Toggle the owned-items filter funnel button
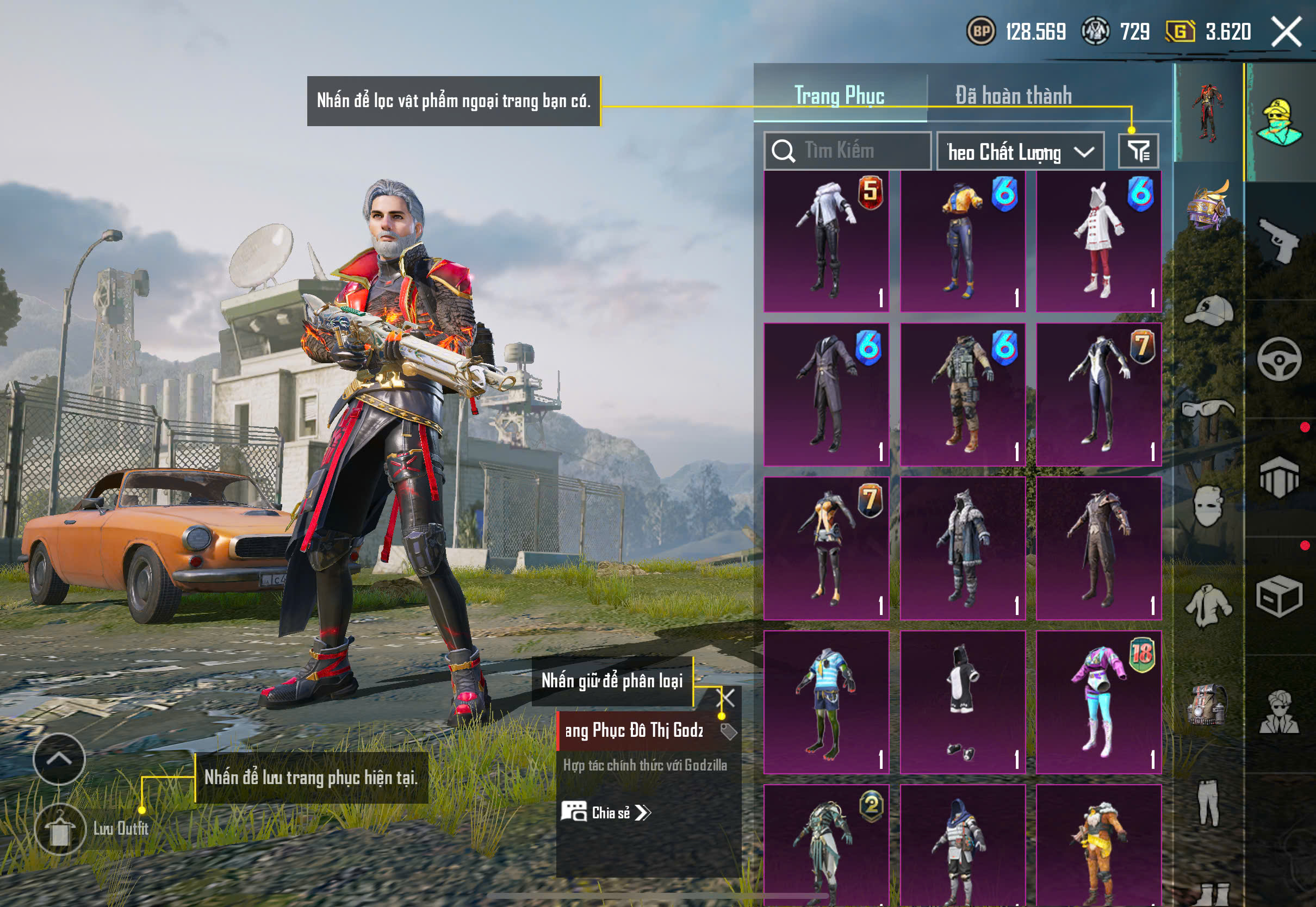 (x=1138, y=151)
